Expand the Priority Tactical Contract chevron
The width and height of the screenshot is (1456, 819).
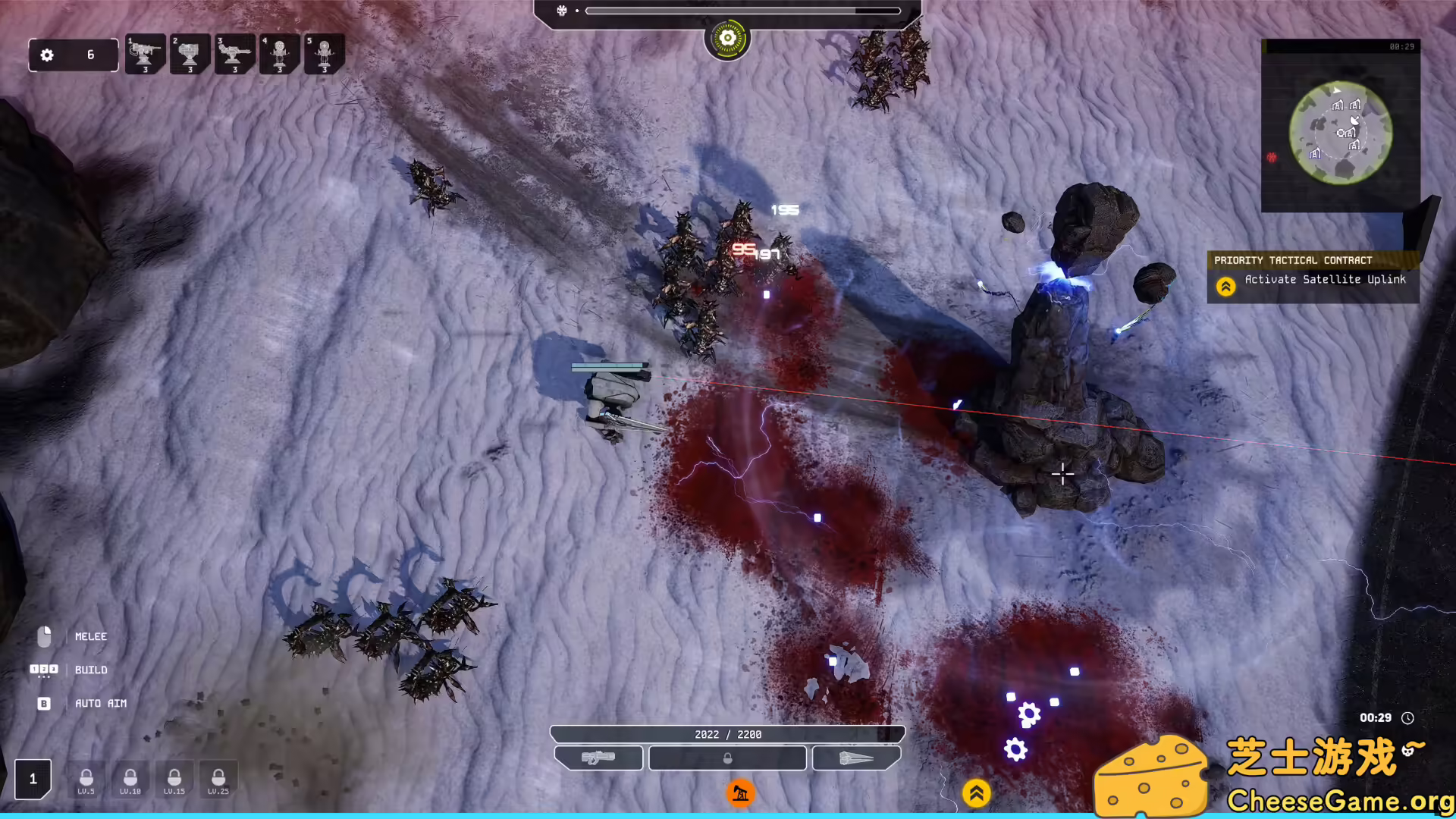tap(1226, 286)
